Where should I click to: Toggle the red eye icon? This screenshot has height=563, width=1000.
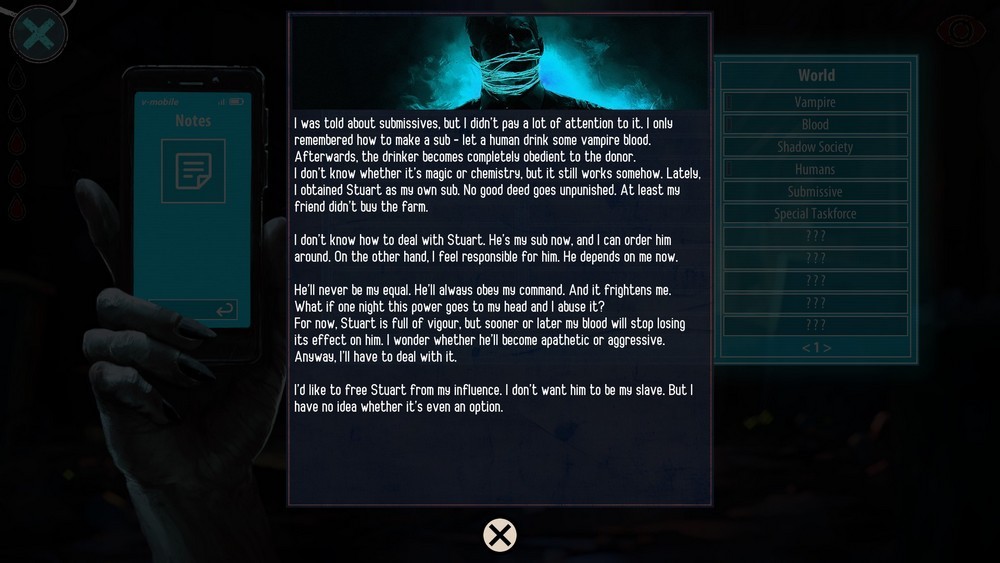960,32
